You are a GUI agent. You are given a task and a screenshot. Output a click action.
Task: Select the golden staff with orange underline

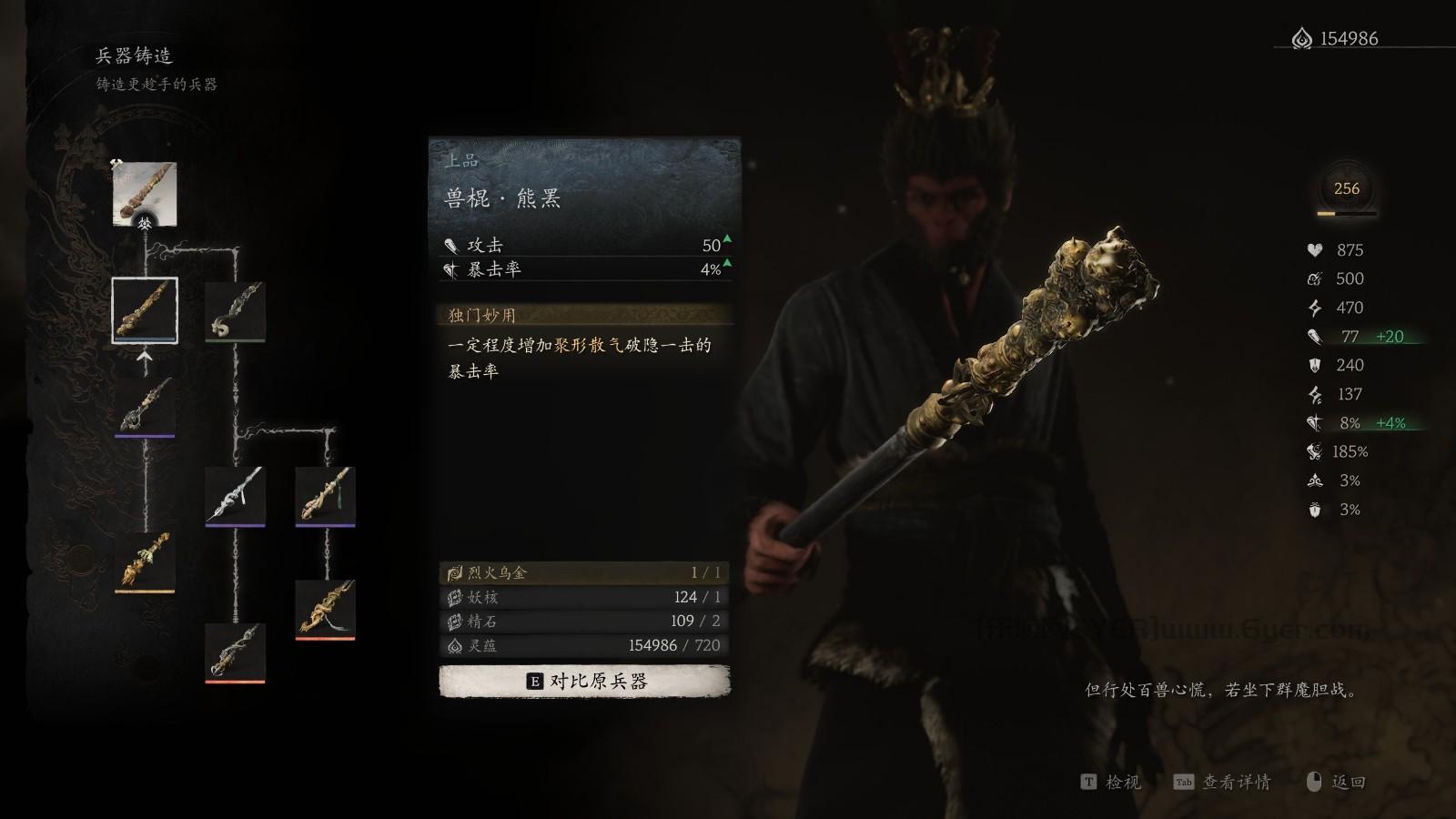click(x=146, y=561)
